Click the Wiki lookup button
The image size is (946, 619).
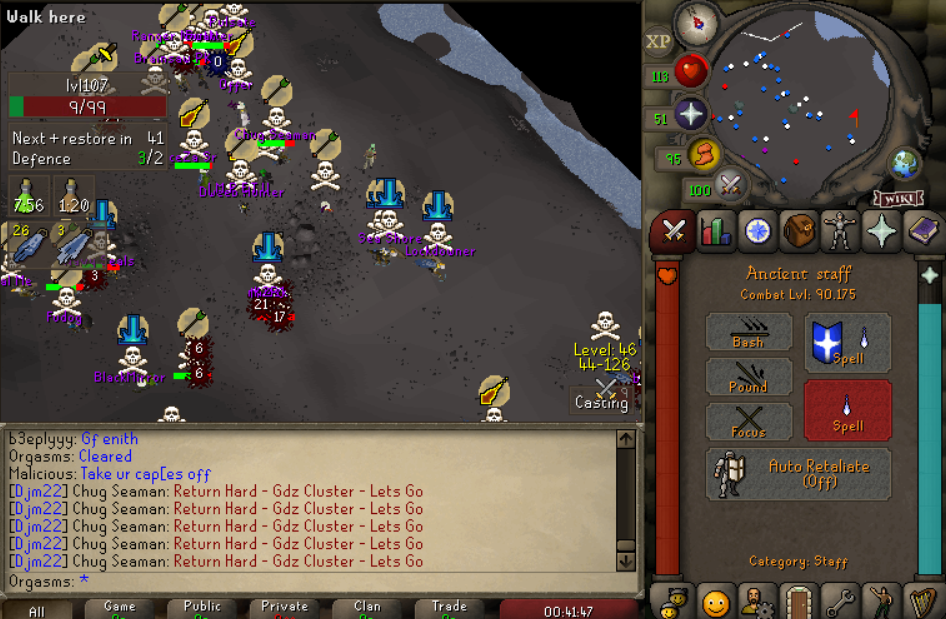tap(897, 197)
